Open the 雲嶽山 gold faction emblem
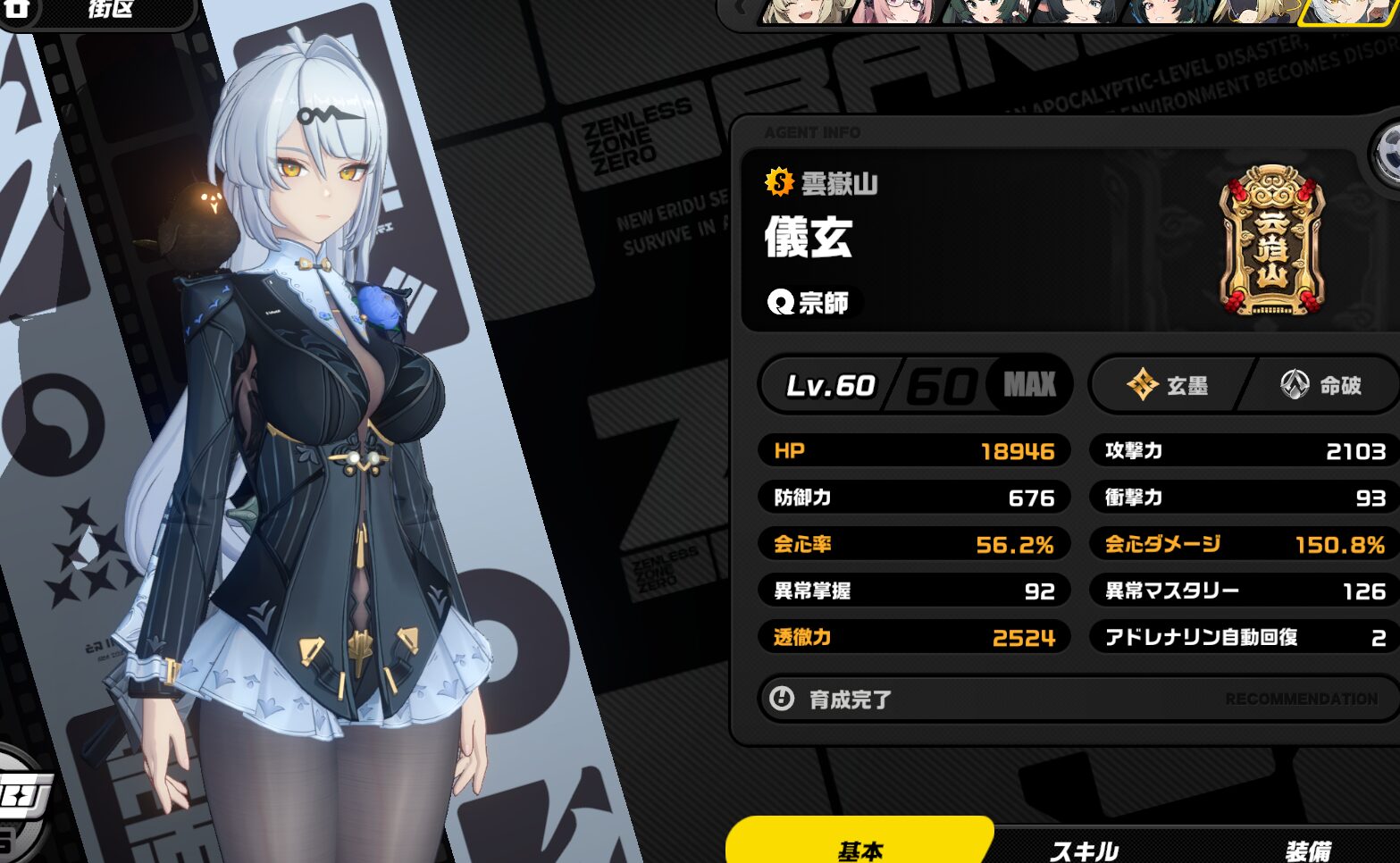The width and height of the screenshot is (1400, 863). (1271, 241)
